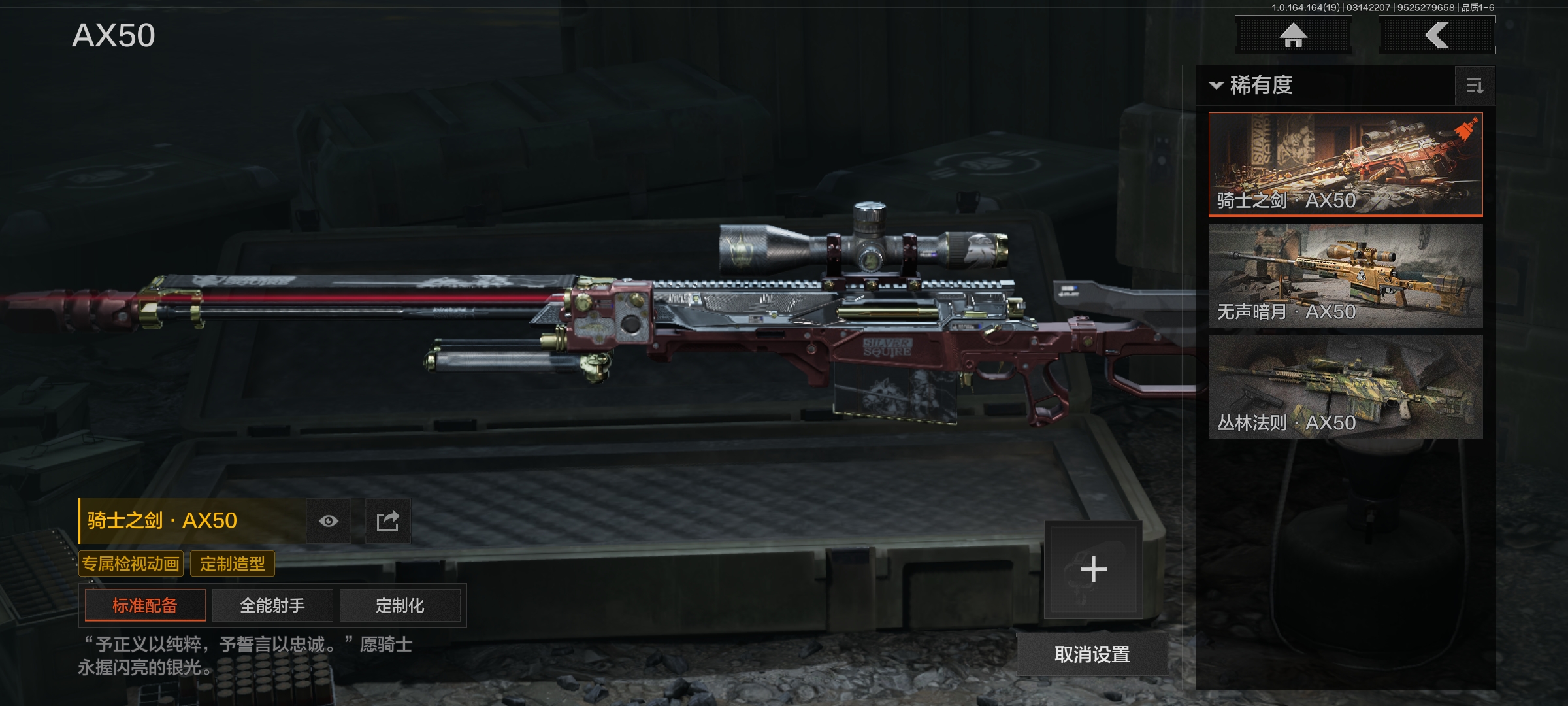Return to the previous screen
The image size is (1568, 706).
point(1437,35)
